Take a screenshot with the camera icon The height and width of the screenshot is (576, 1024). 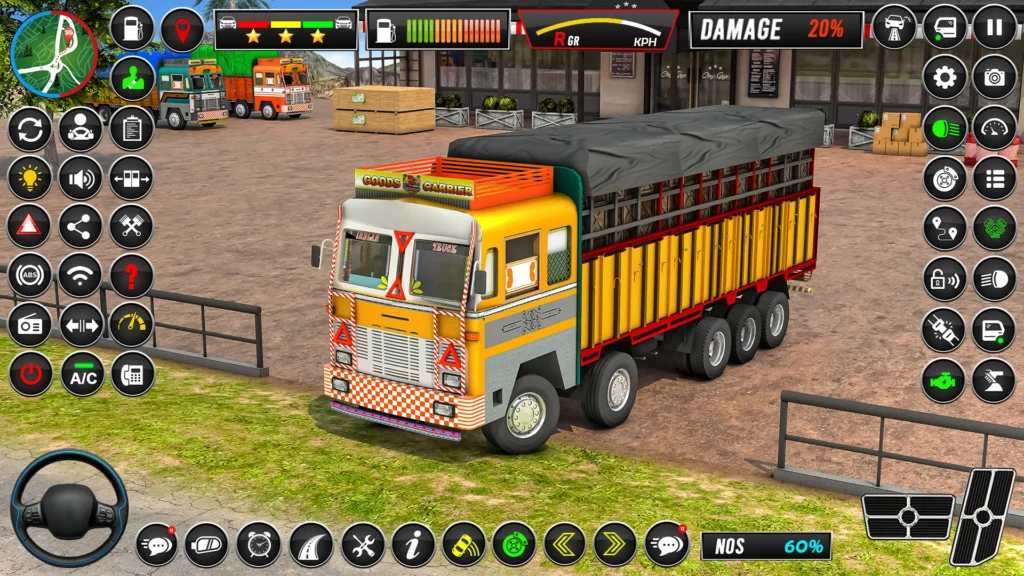[994, 77]
